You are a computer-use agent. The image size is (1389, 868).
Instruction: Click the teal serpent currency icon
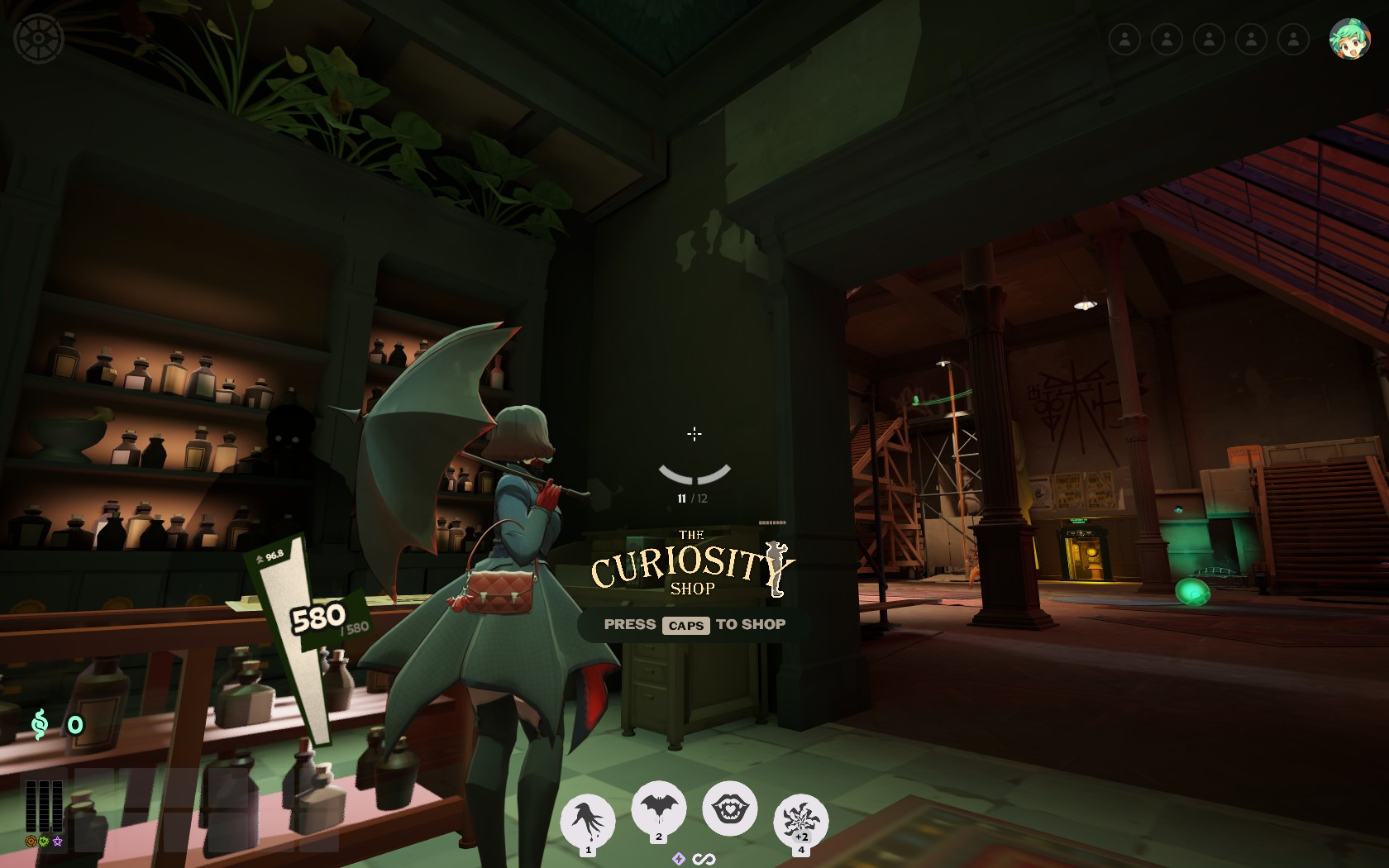[38, 723]
